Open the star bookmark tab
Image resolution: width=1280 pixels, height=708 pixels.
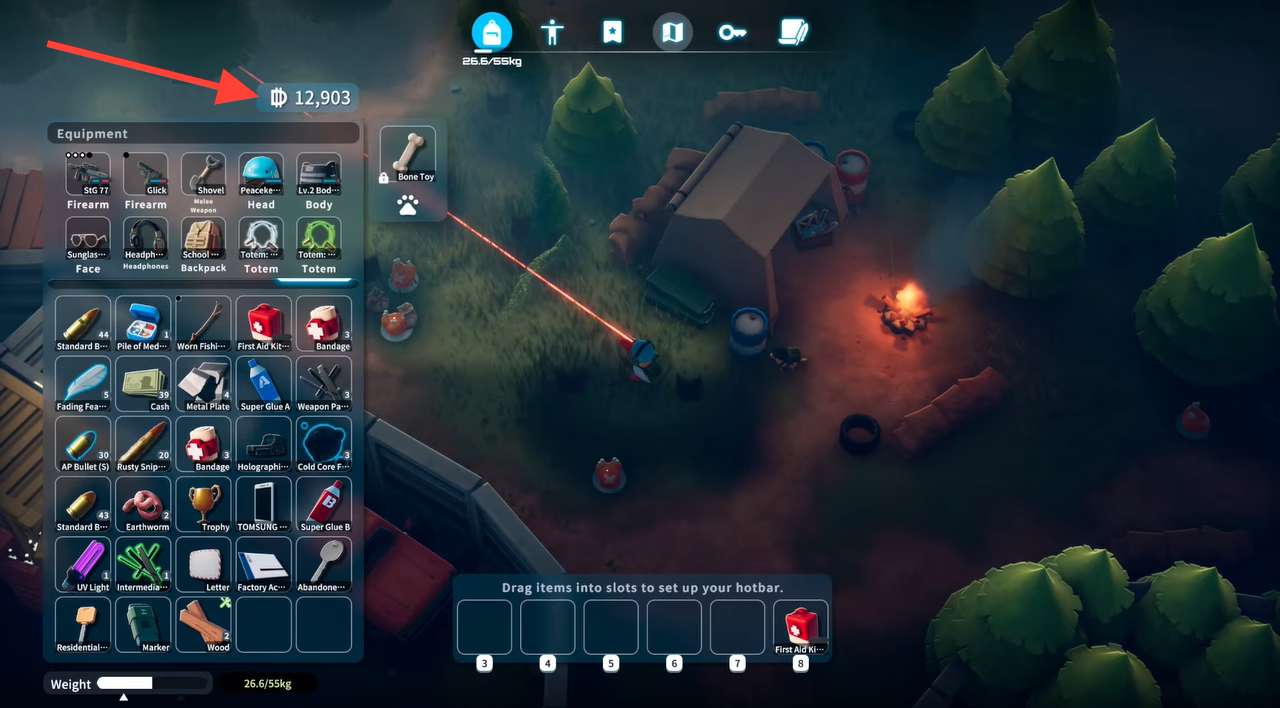pos(612,32)
